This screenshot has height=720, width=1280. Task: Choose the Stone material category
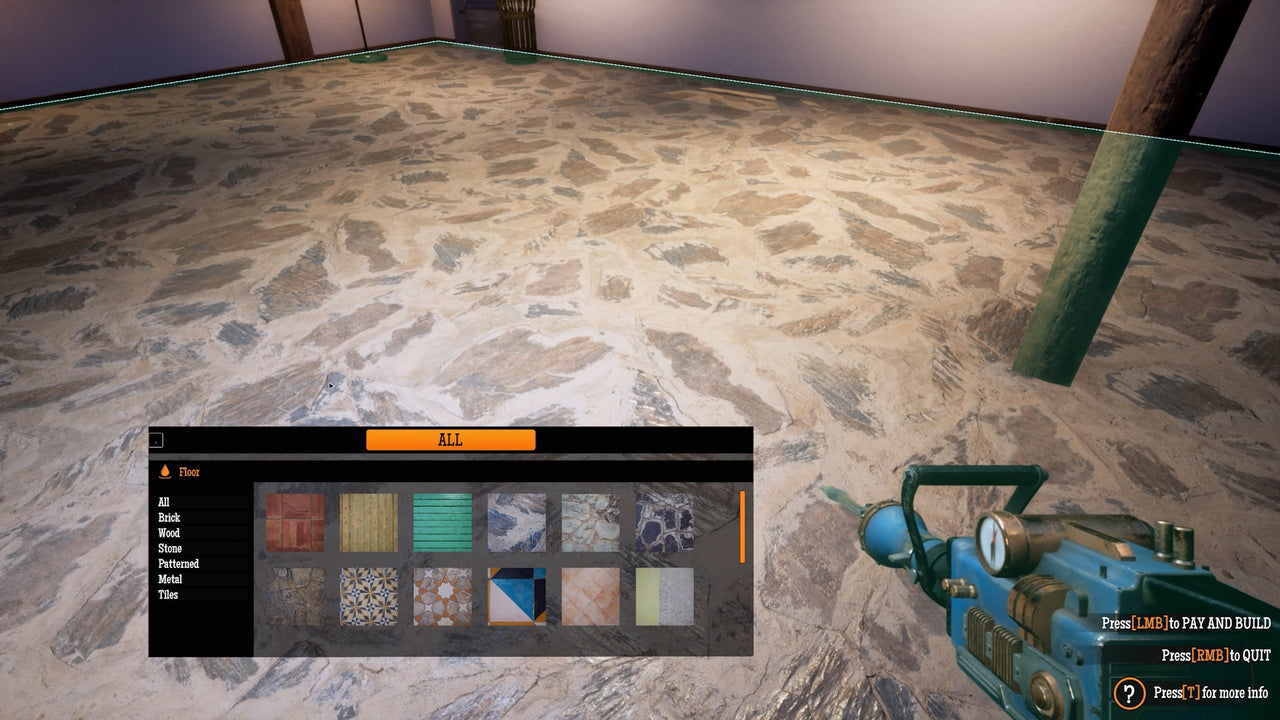(x=169, y=548)
